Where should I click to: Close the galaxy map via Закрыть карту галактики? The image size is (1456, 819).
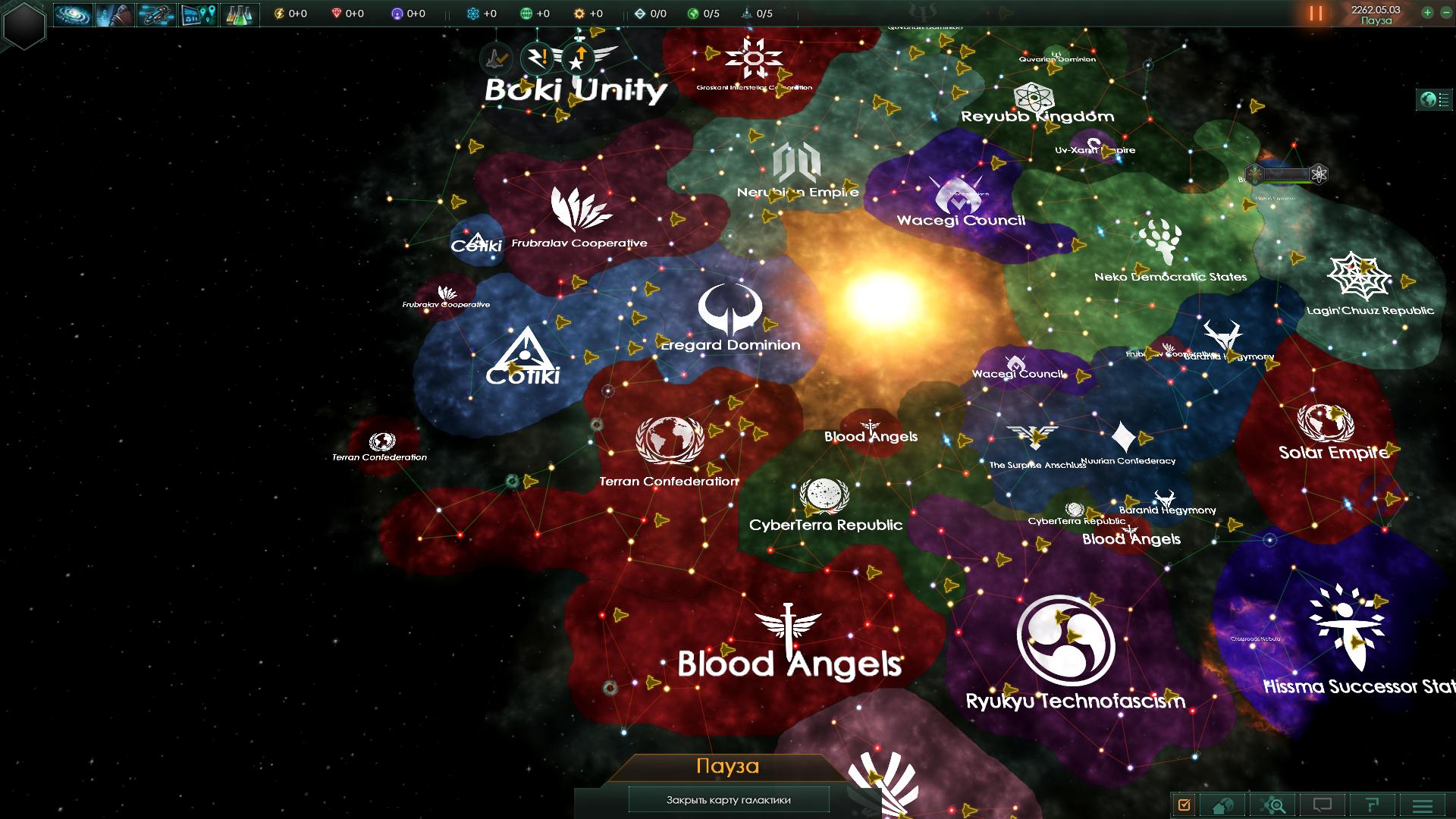(x=728, y=799)
